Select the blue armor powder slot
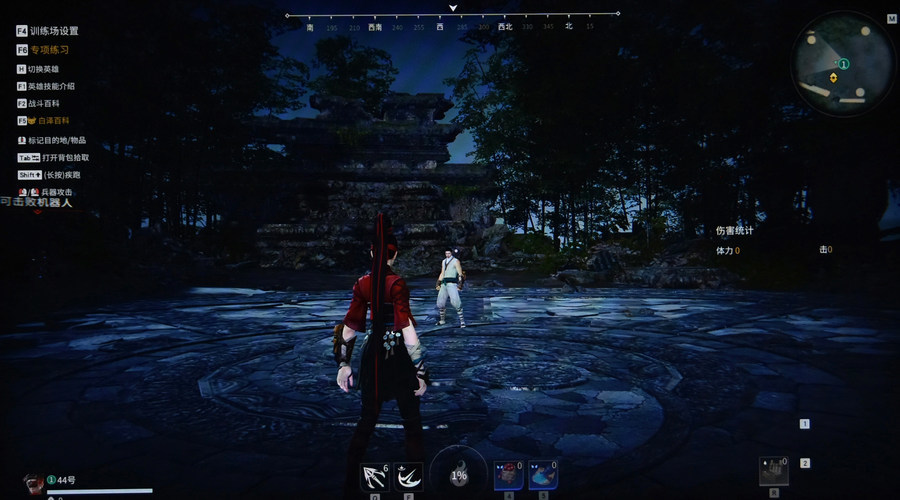 tap(542, 475)
